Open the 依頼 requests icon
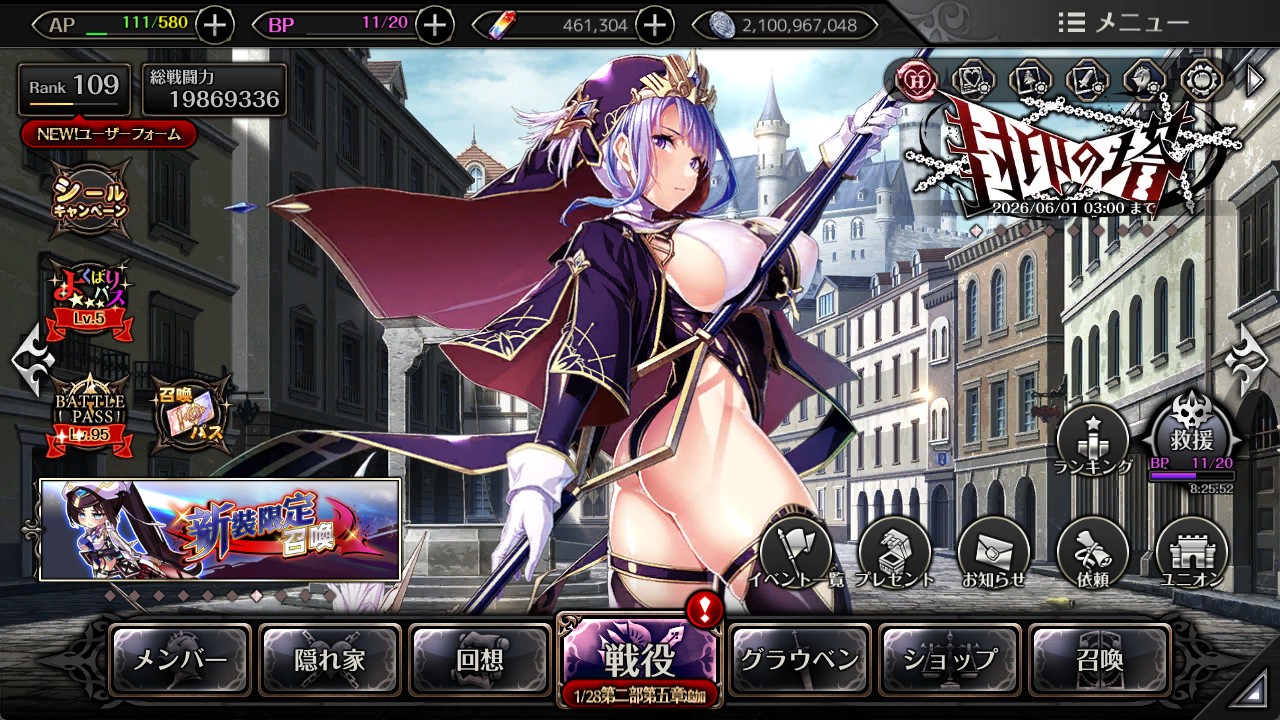This screenshot has height=720, width=1280. tap(1092, 553)
